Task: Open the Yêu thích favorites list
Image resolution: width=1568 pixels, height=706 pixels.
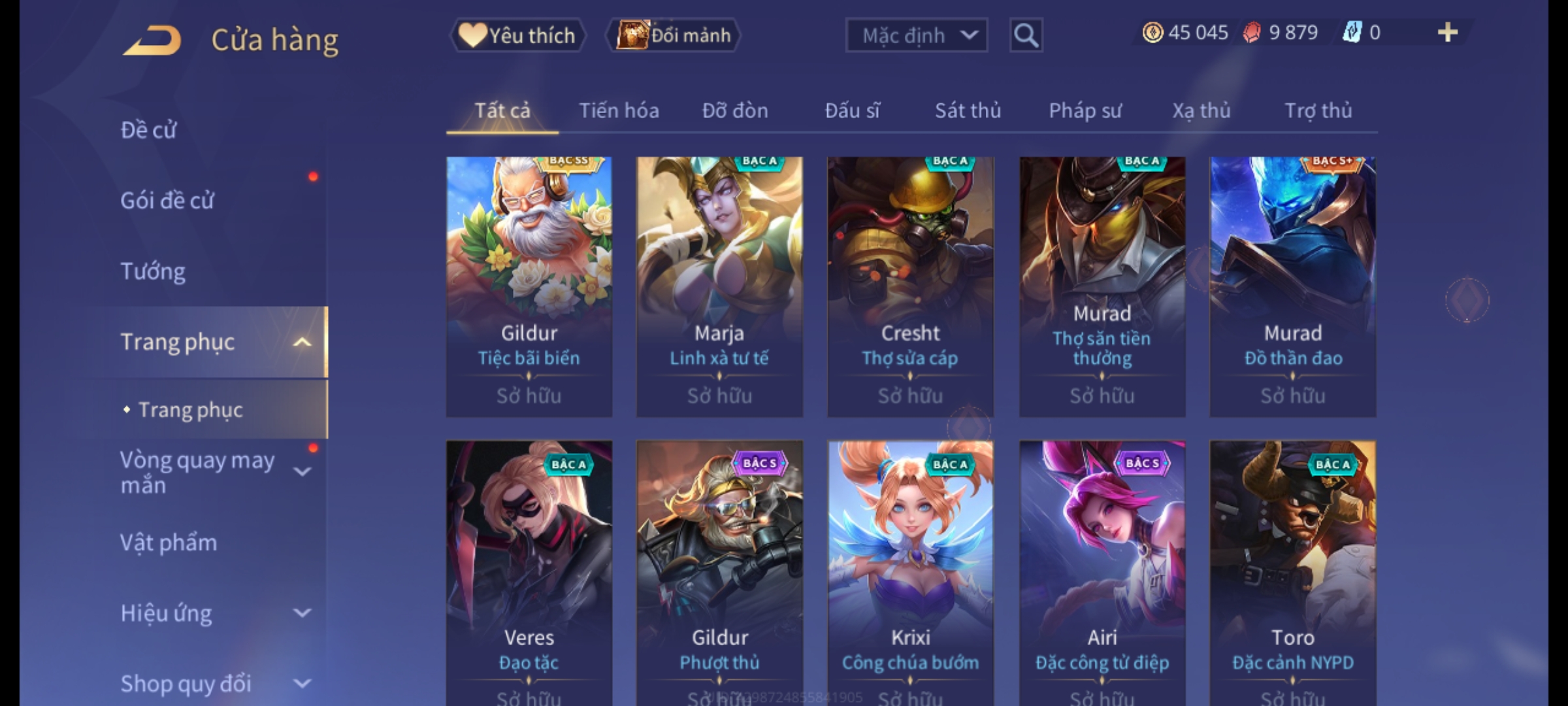Action: (x=517, y=35)
